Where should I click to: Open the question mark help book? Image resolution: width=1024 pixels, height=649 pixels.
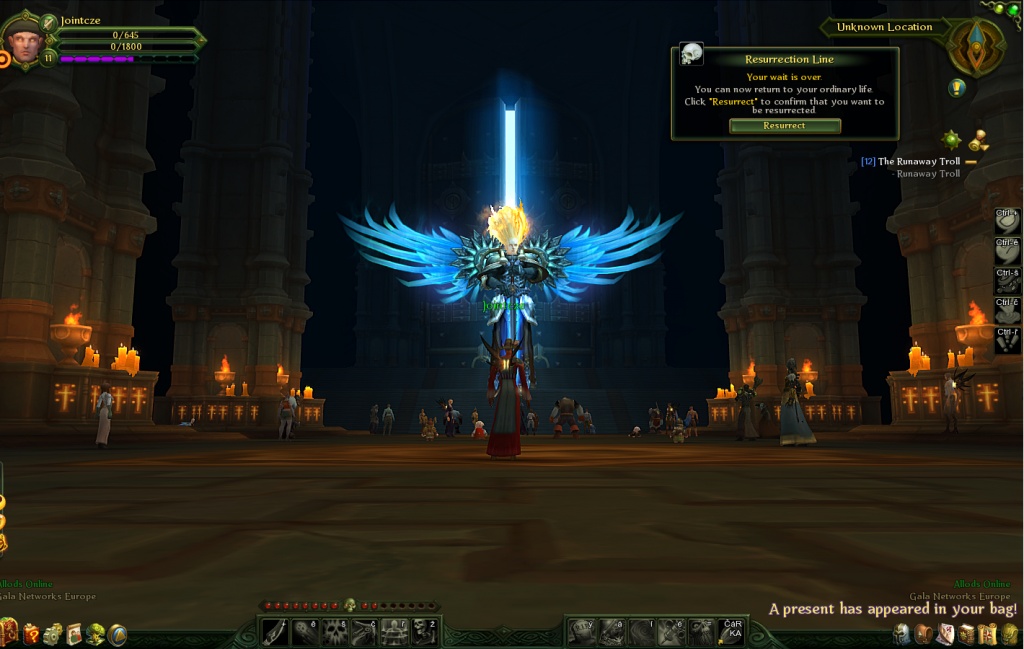32,633
